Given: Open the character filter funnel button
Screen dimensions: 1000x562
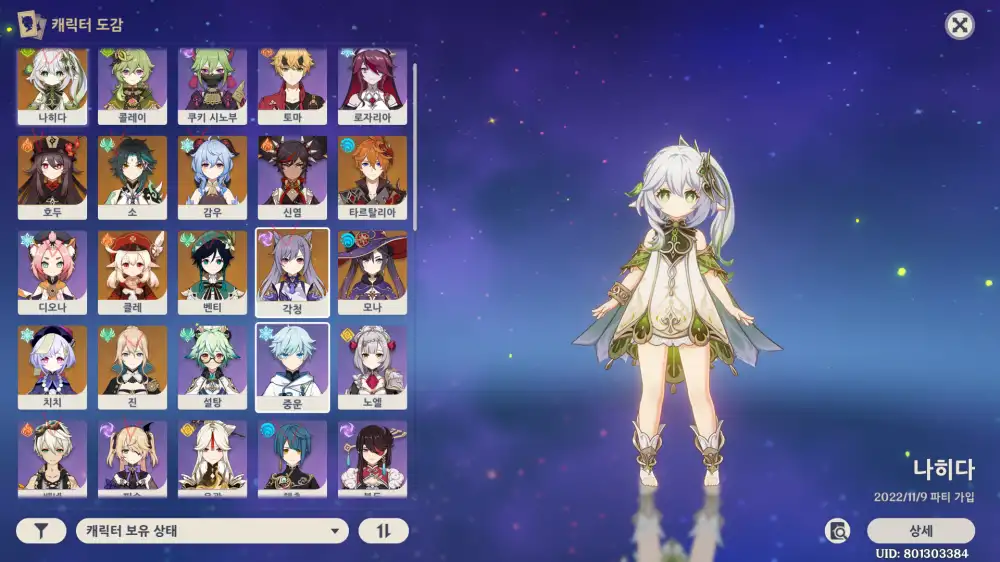Looking at the screenshot, I should pyautogui.click(x=42, y=531).
